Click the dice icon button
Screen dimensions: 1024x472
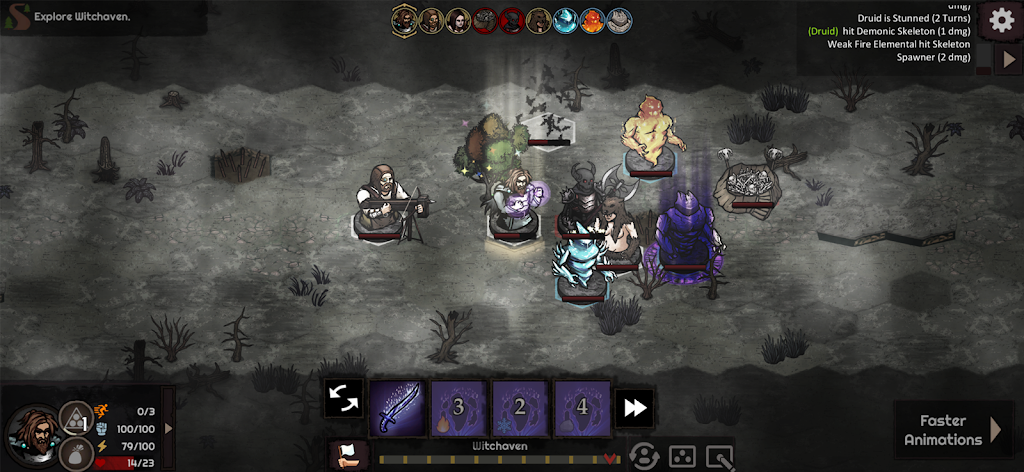[x=682, y=456]
